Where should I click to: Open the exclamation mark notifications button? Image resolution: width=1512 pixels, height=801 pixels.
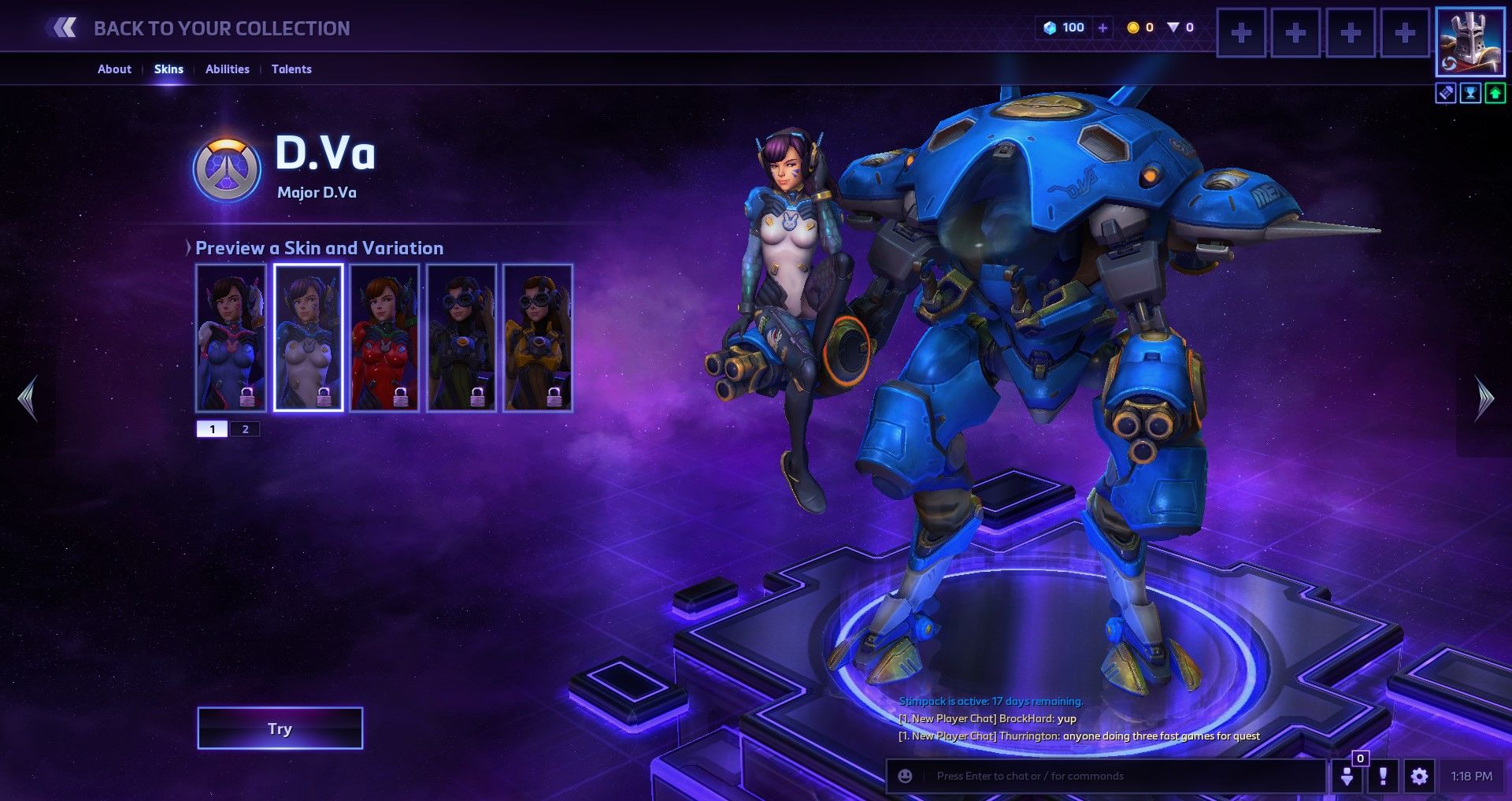pyautogui.click(x=1383, y=777)
